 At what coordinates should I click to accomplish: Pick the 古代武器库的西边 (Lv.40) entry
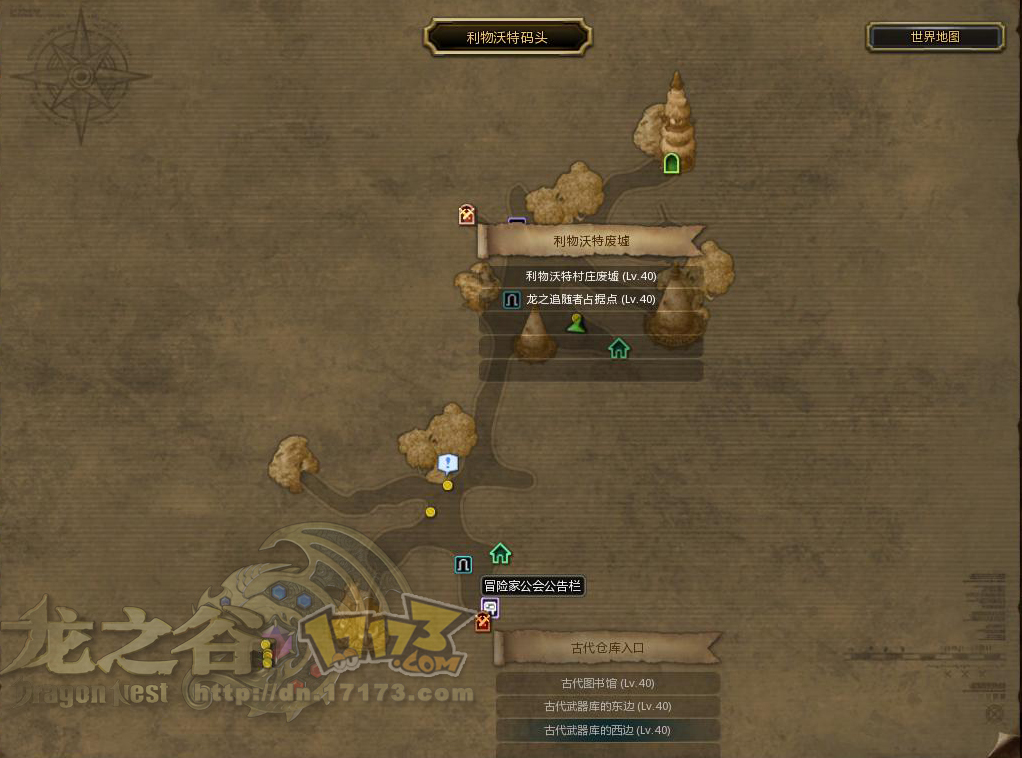point(608,730)
